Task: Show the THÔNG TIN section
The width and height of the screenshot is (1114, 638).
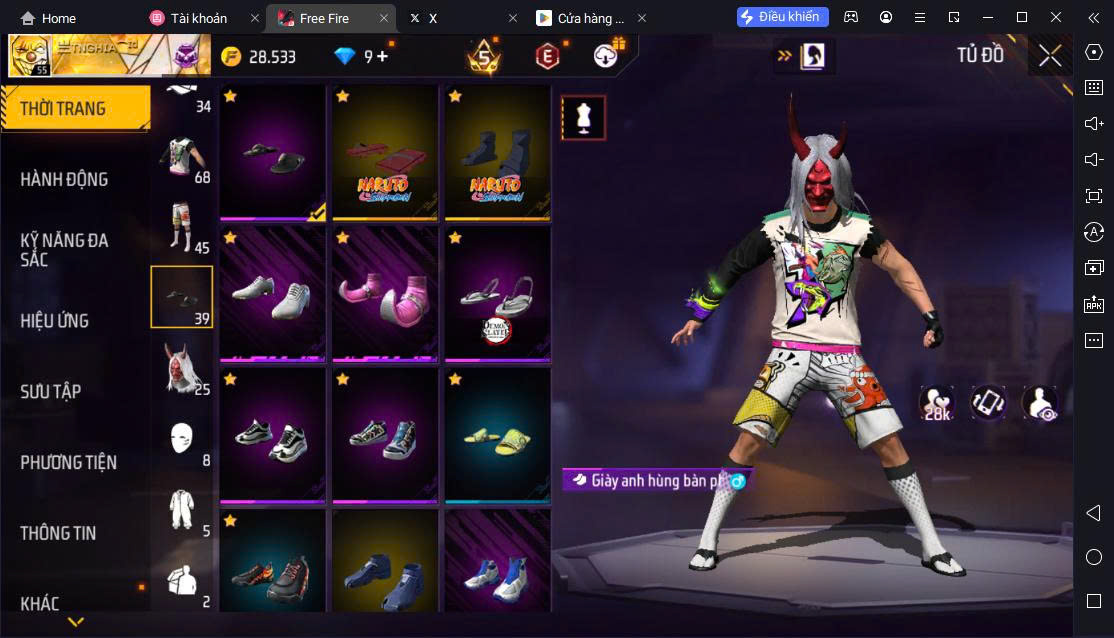Action: [x=58, y=533]
